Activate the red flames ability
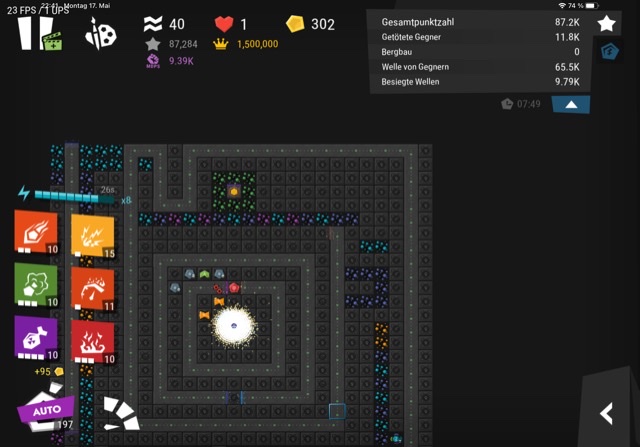 tap(92, 341)
